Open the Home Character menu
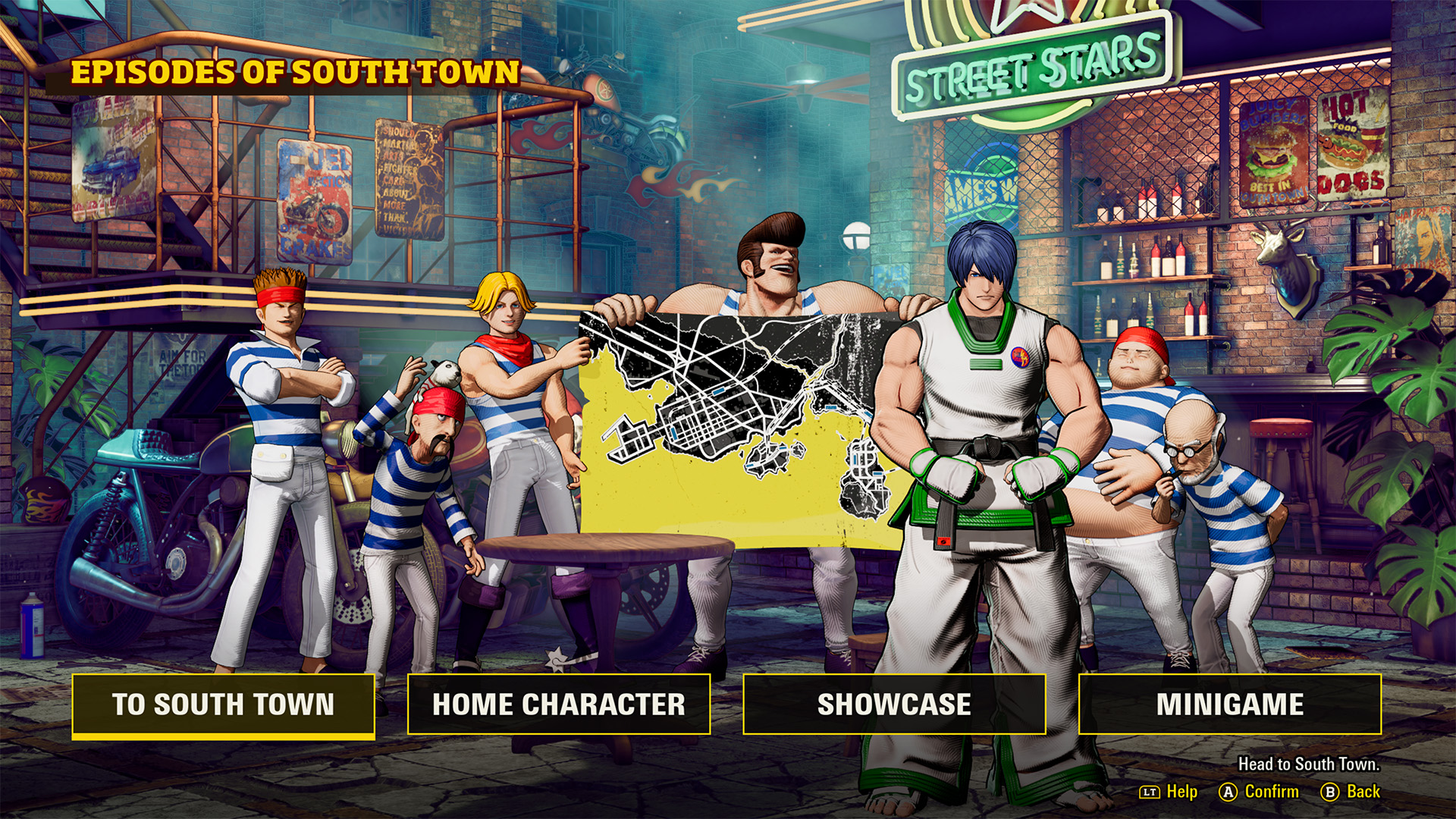The height and width of the screenshot is (819, 1456). (559, 704)
